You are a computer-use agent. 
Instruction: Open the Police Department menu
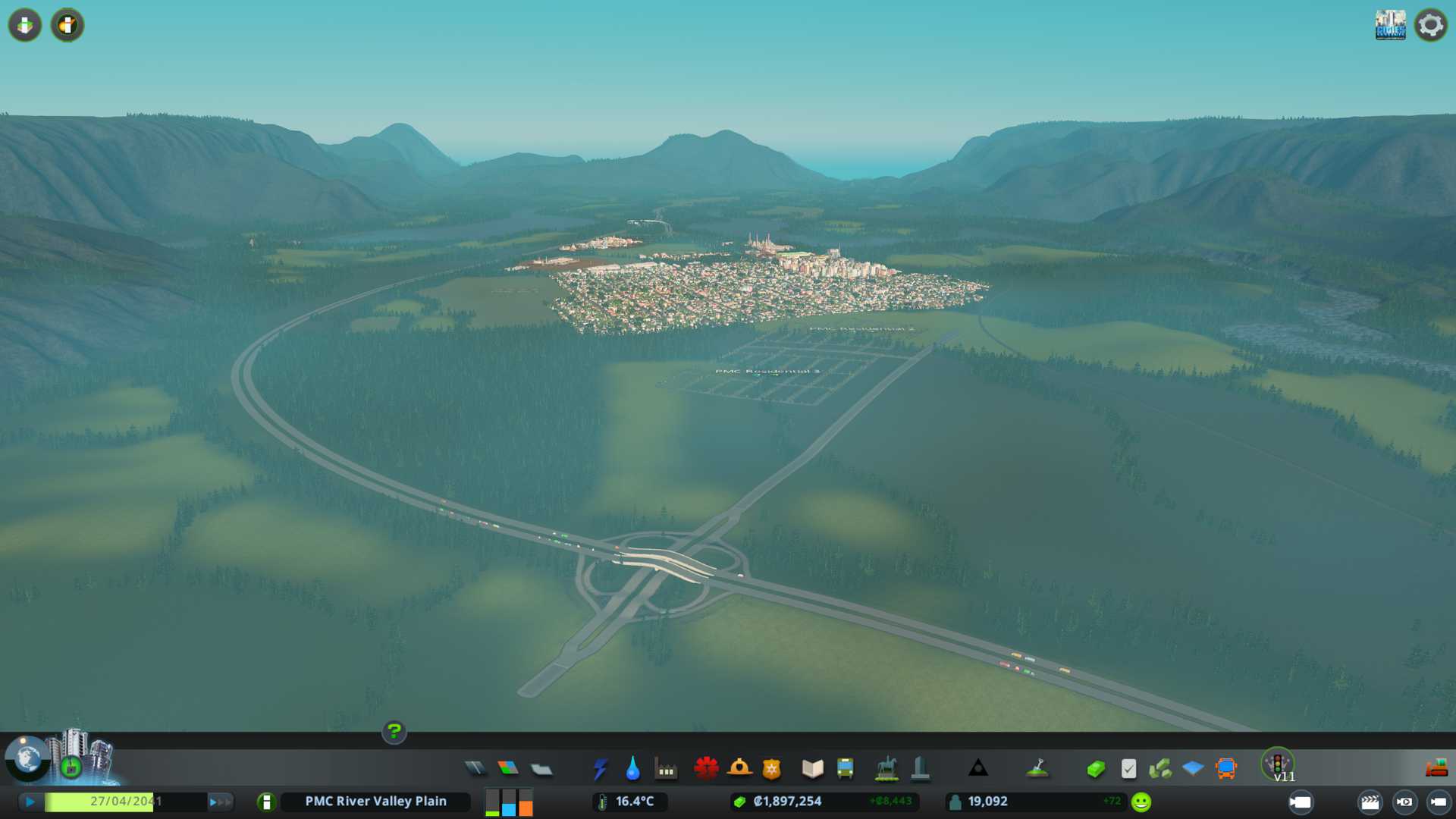pyautogui.click(x=771, y=768)
